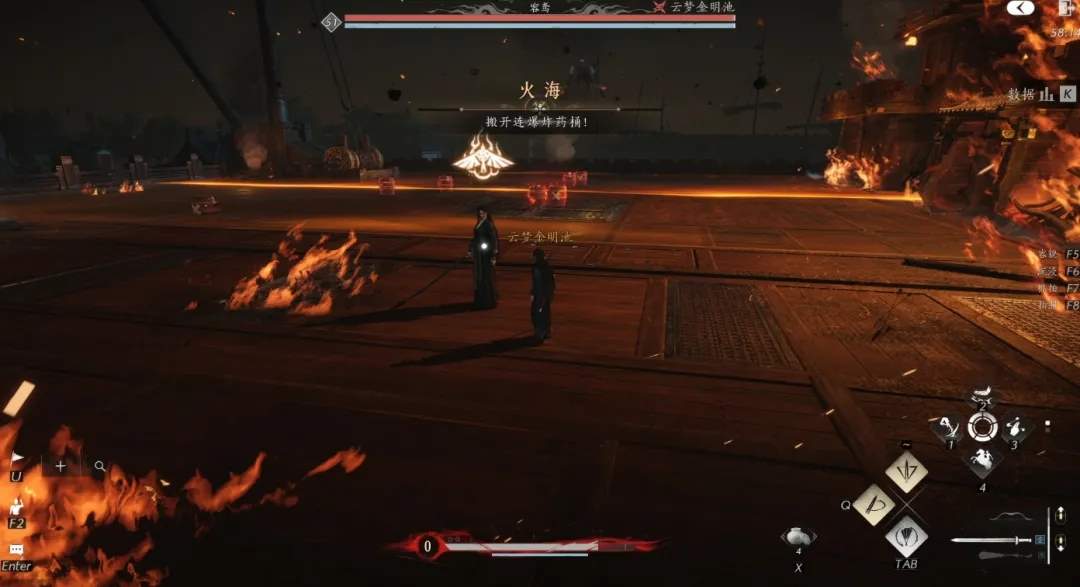Activate the brush-stroke skill diamond
The width and height of the screenshot is (1080, 587).
(x=873, y=504)
